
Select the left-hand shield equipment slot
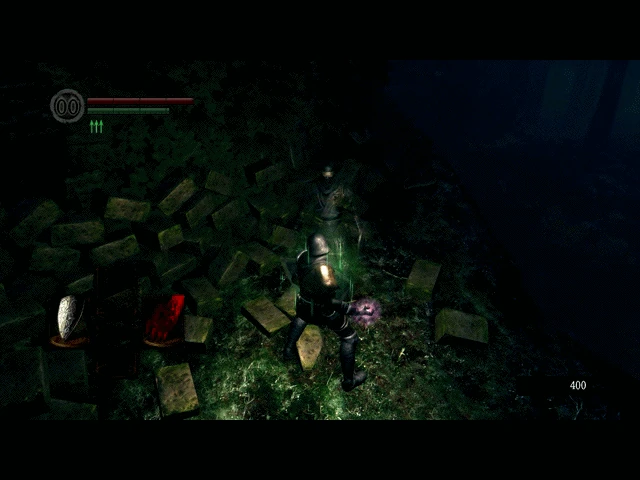[69, 318]
